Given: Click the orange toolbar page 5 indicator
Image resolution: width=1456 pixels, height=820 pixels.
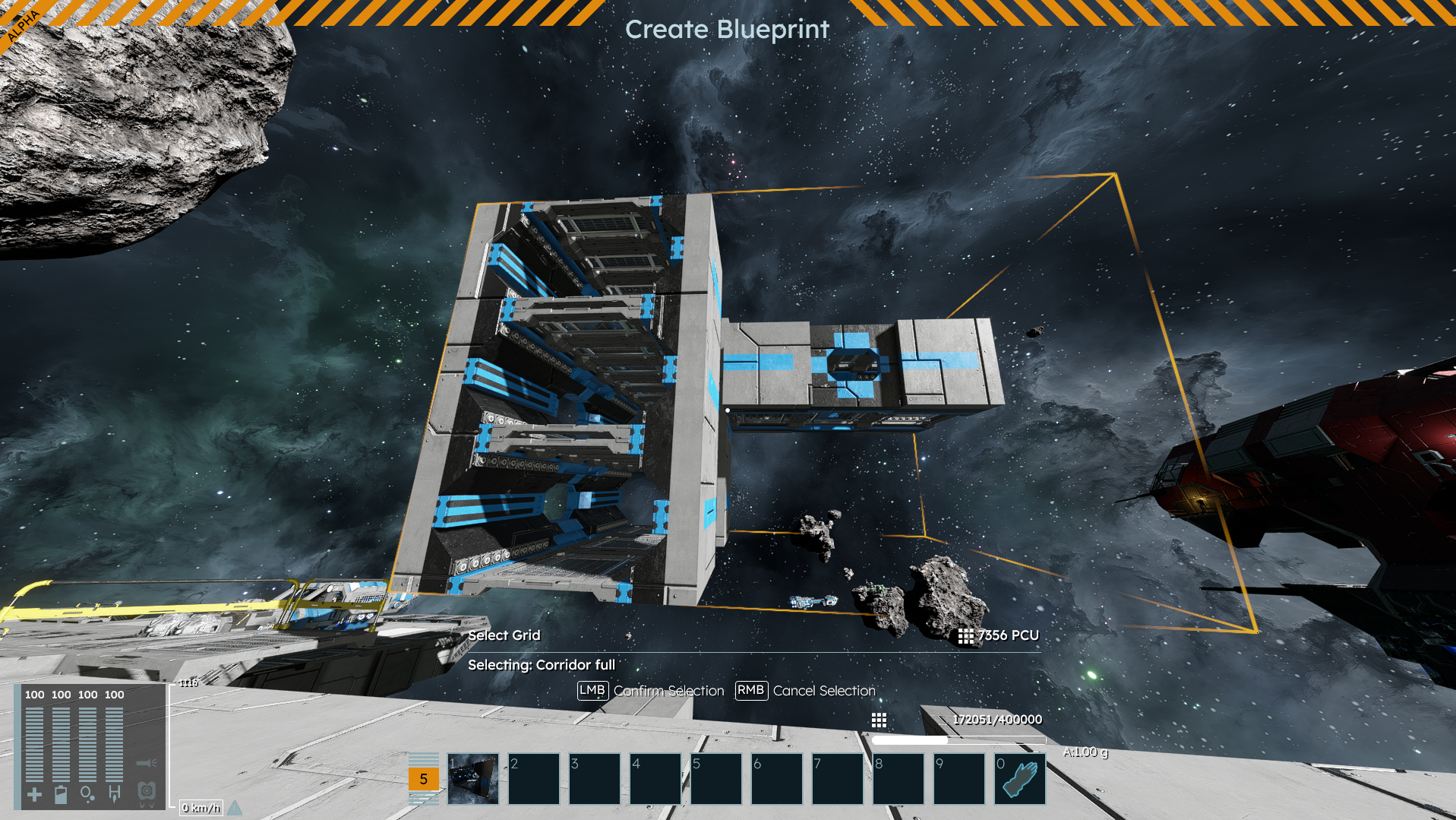Looking at the screenshot, I should (x=423, y=779).
